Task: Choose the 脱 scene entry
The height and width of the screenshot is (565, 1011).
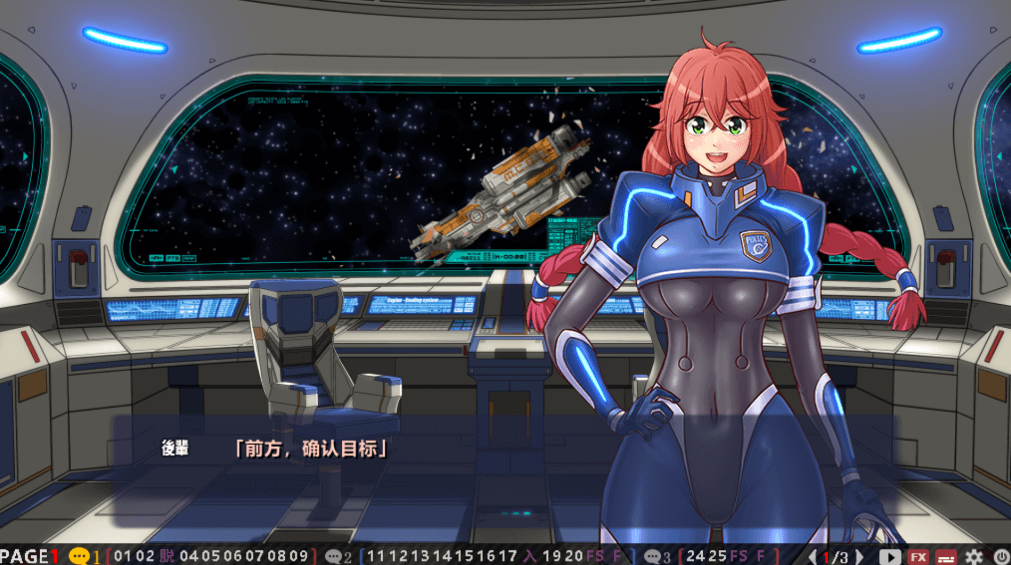Action: coord(167,556)
